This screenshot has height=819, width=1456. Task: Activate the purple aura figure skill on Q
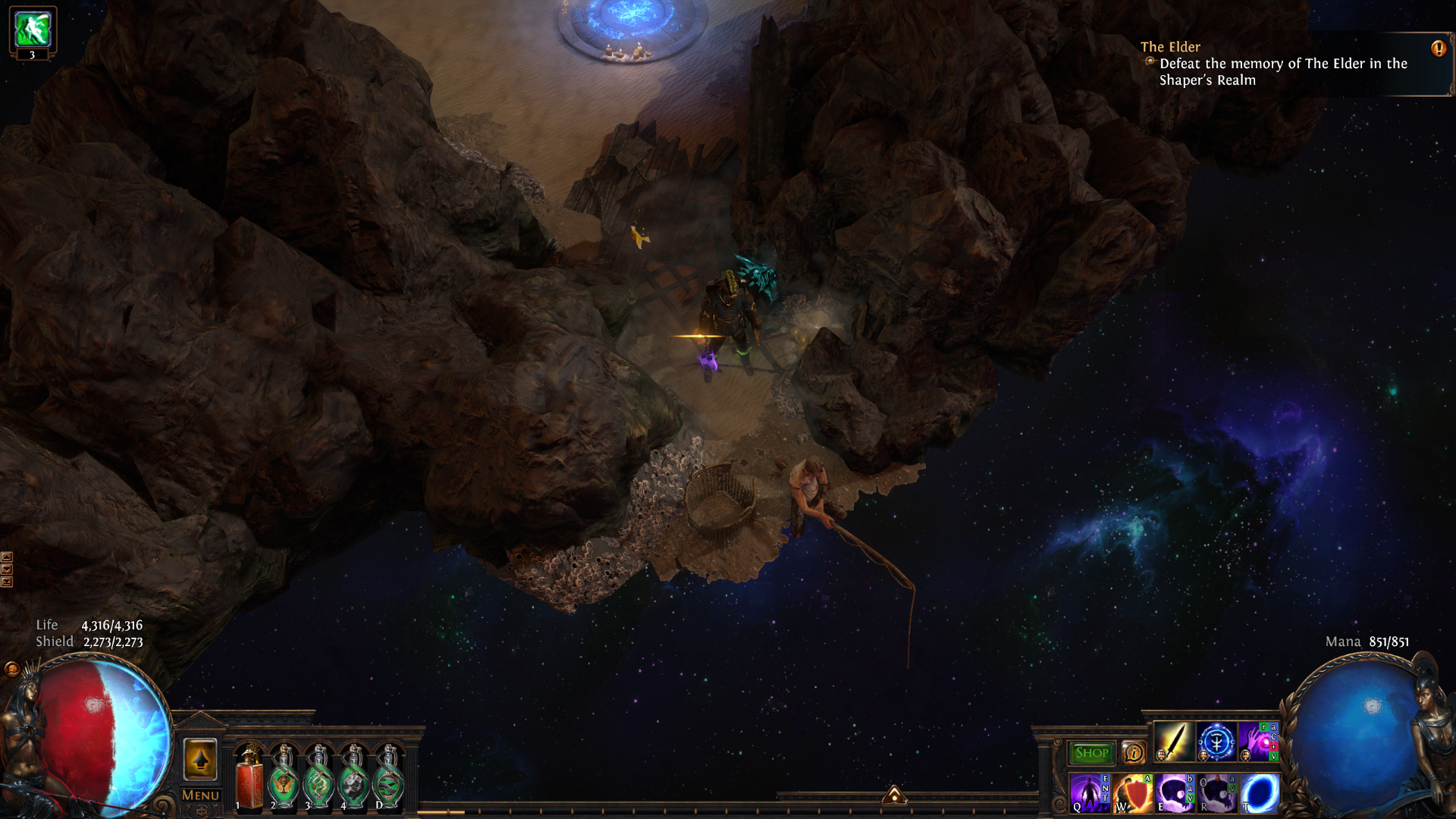pos(1090,793)
